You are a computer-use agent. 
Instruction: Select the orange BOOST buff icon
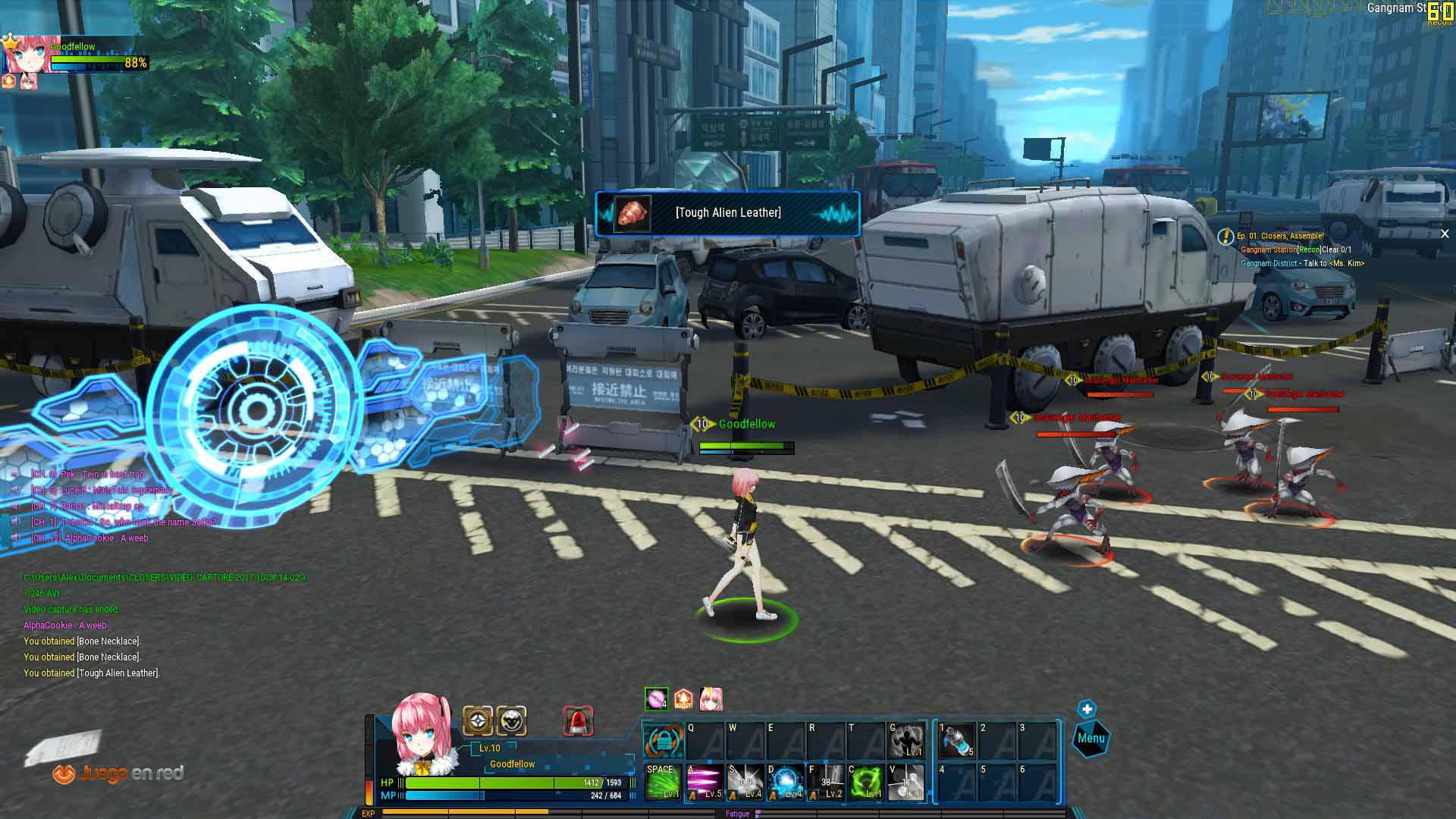point(683,699)
